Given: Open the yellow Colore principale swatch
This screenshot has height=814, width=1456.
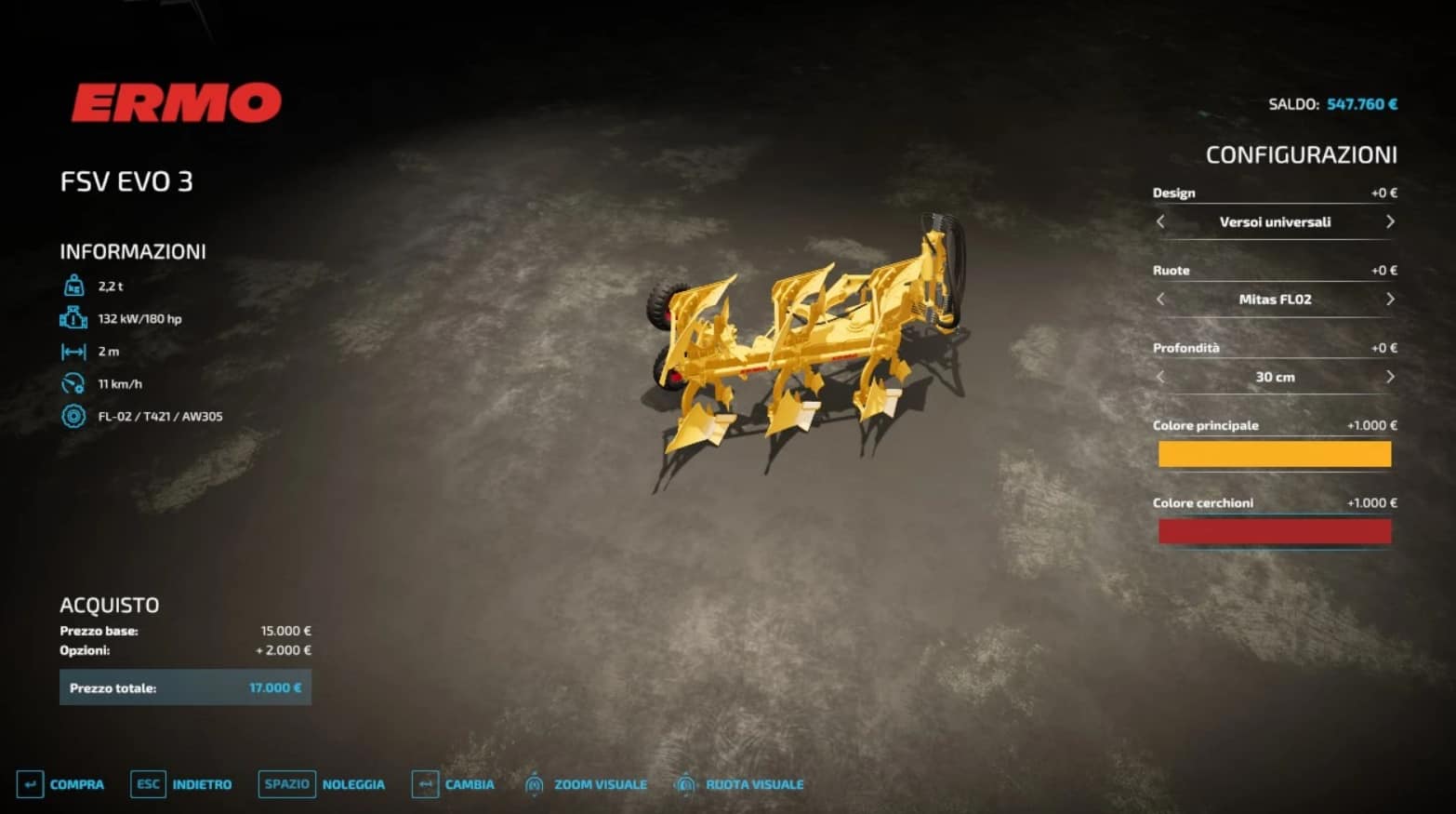Looking at the screenshot, I should click(x=1274, y=454).
